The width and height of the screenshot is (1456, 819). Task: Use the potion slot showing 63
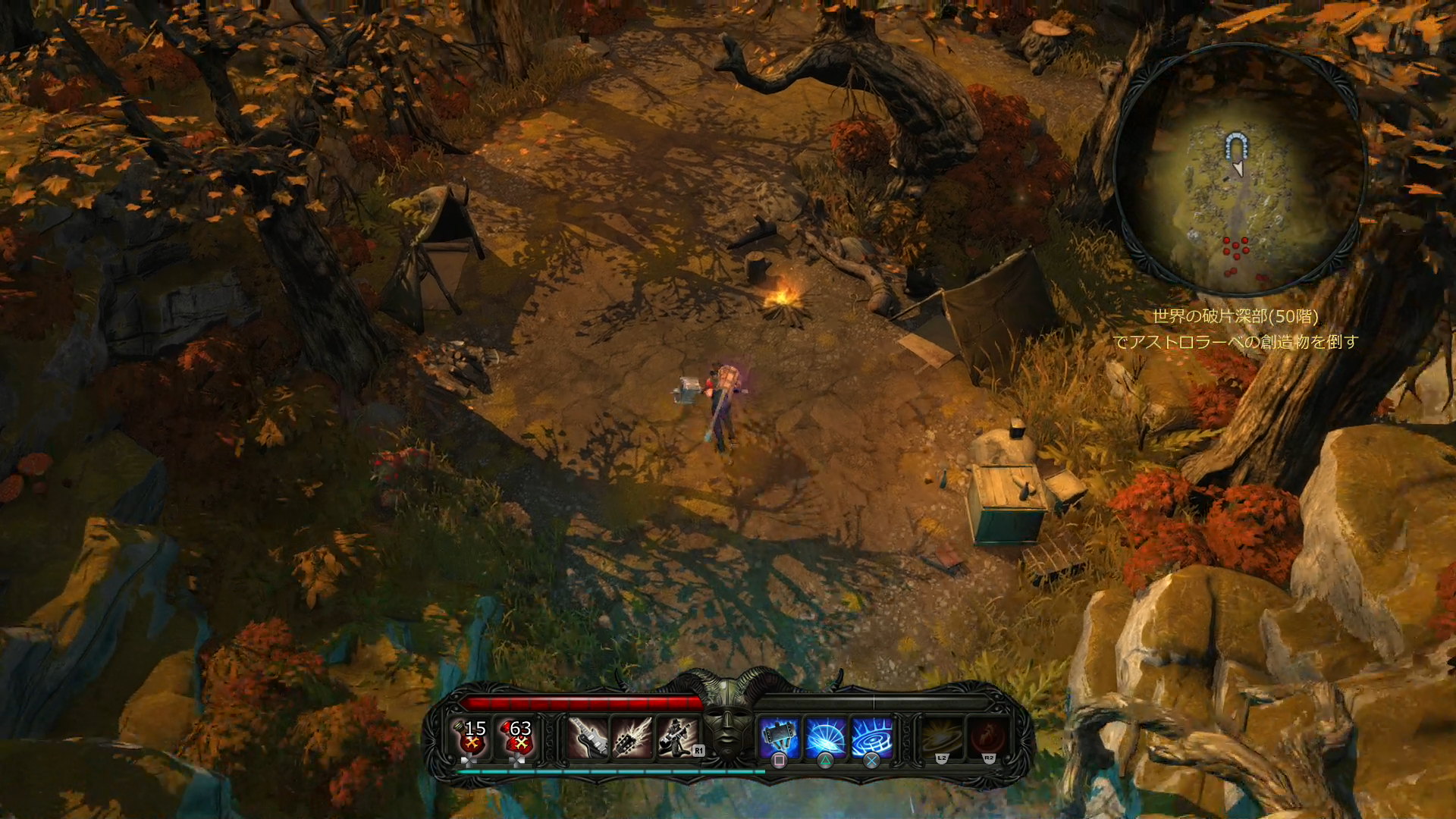tap(519, 737)
